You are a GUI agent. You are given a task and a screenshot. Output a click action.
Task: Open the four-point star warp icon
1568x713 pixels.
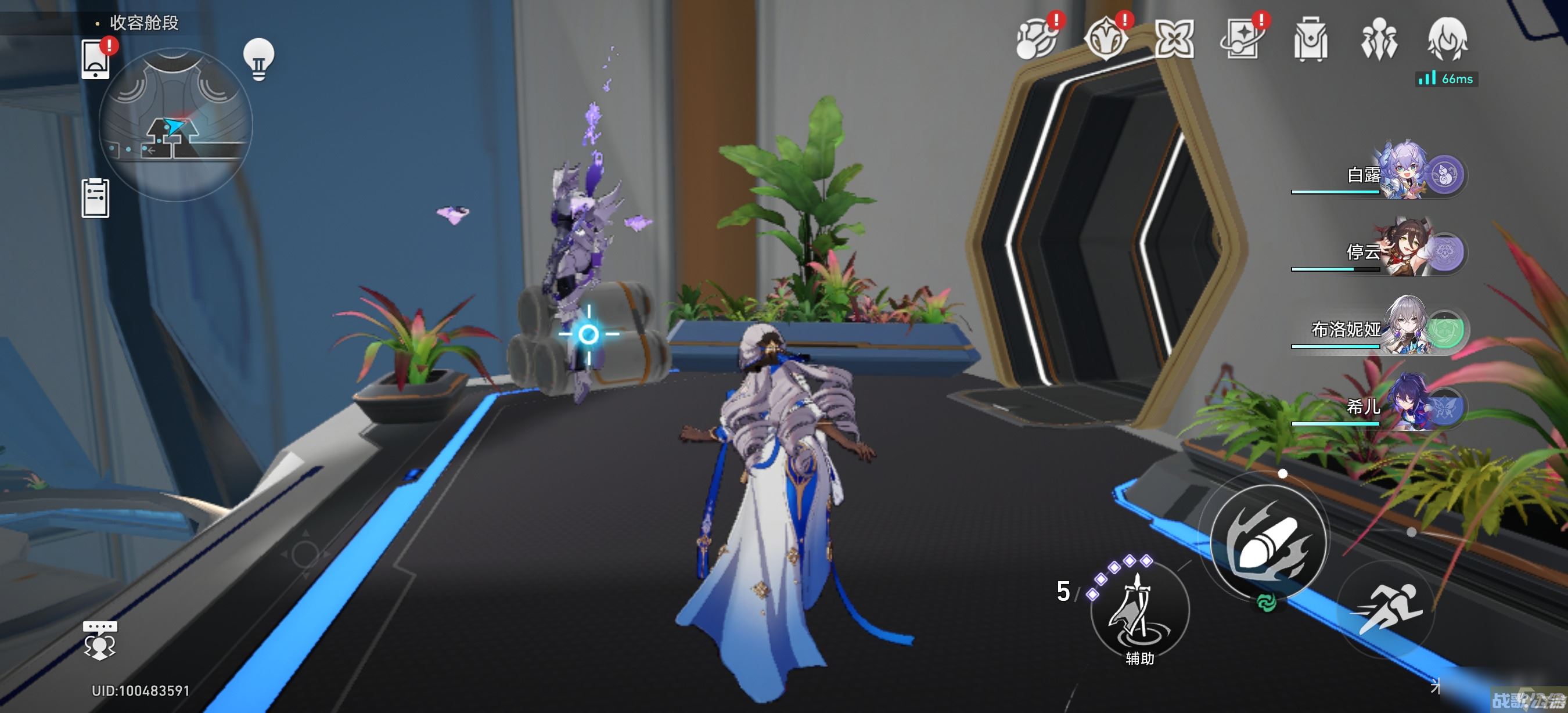pos(1174,39)
